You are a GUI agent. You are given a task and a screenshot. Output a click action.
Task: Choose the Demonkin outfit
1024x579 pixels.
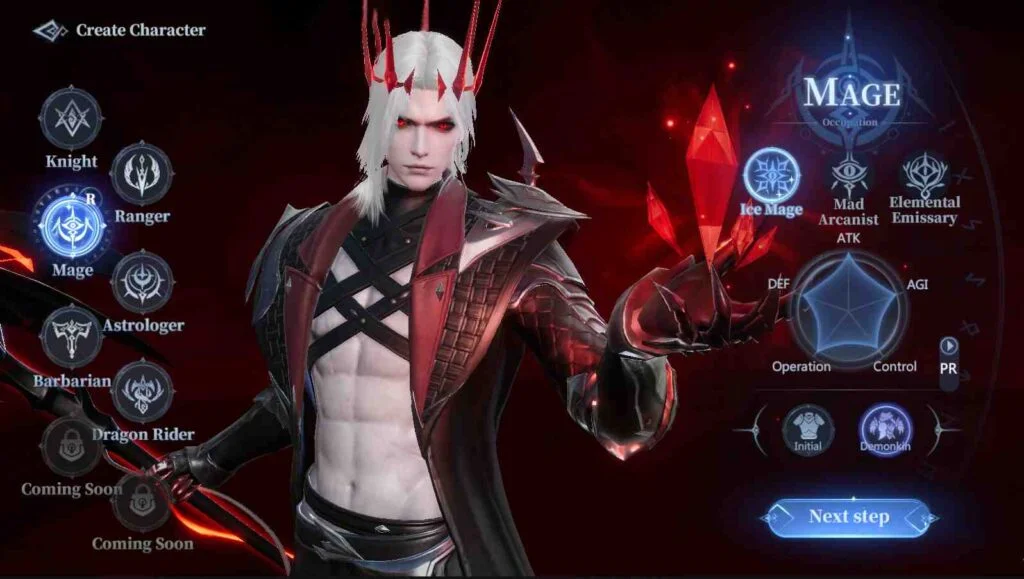point(886,429)
